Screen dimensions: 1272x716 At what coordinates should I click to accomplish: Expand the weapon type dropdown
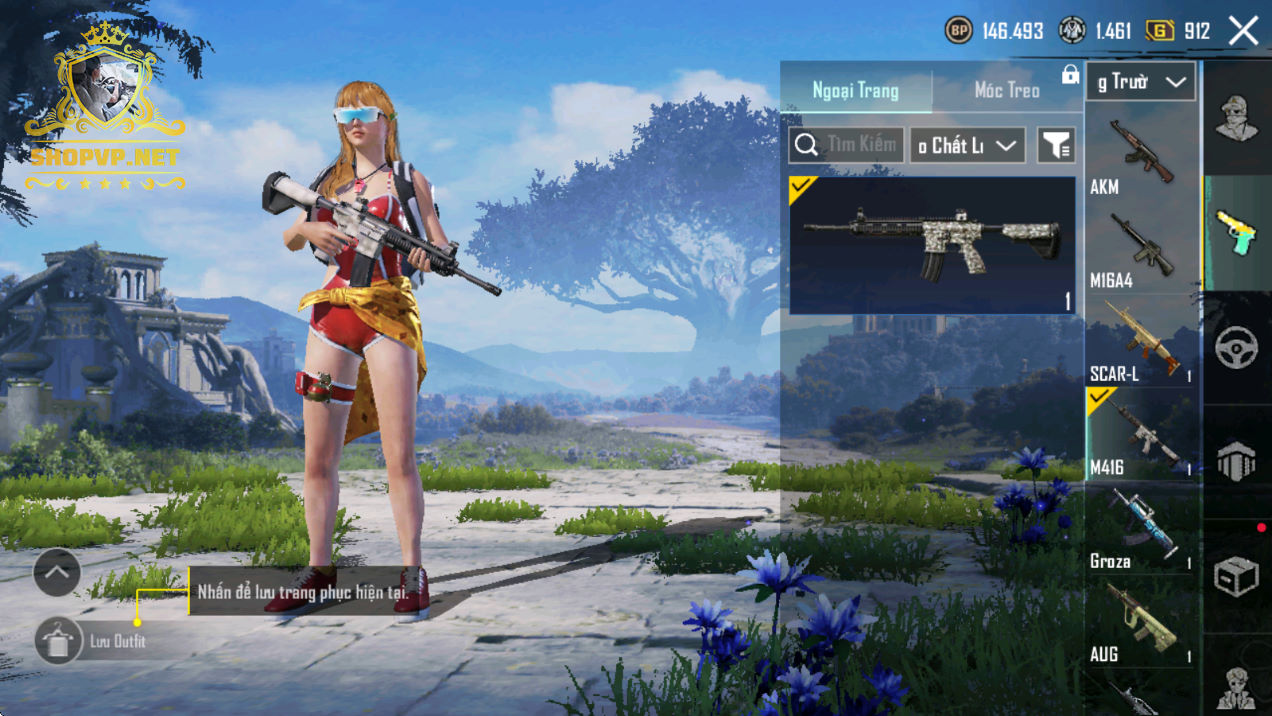1140,82
